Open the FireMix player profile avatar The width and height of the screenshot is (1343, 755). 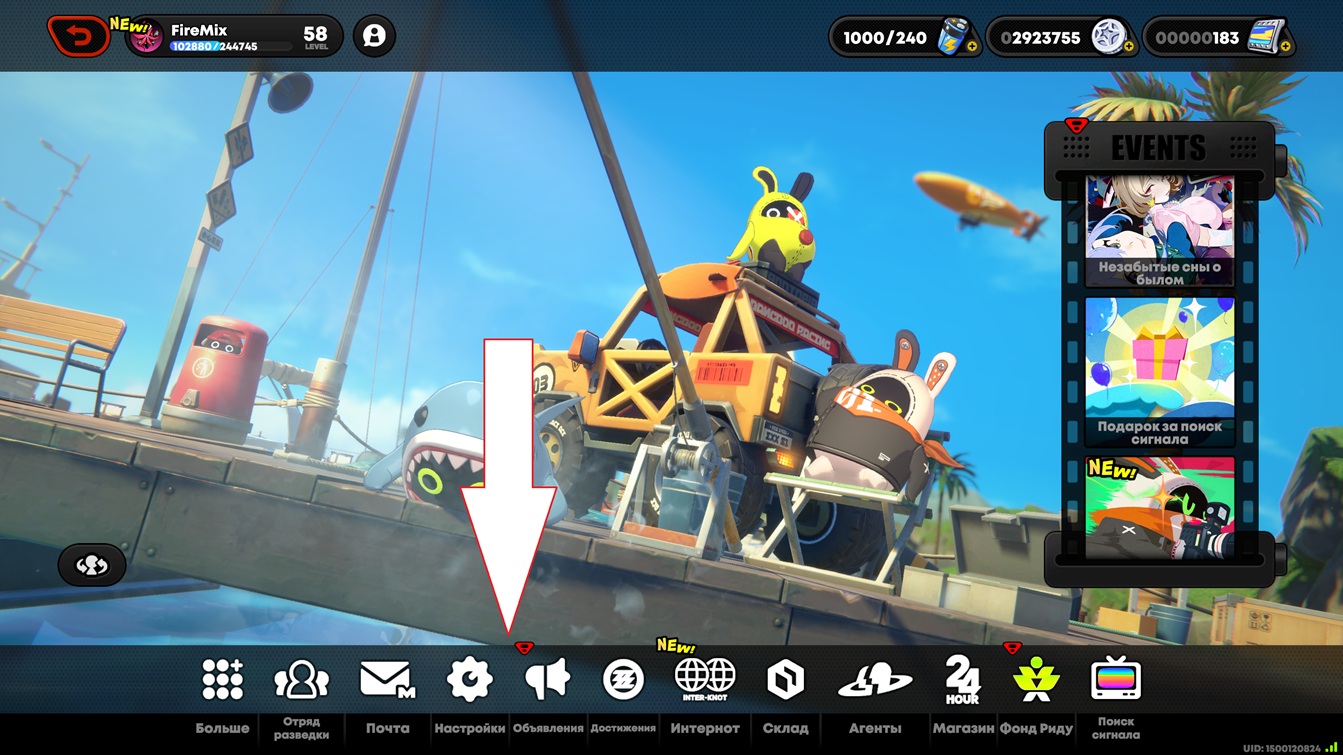(x=147, y=38)
